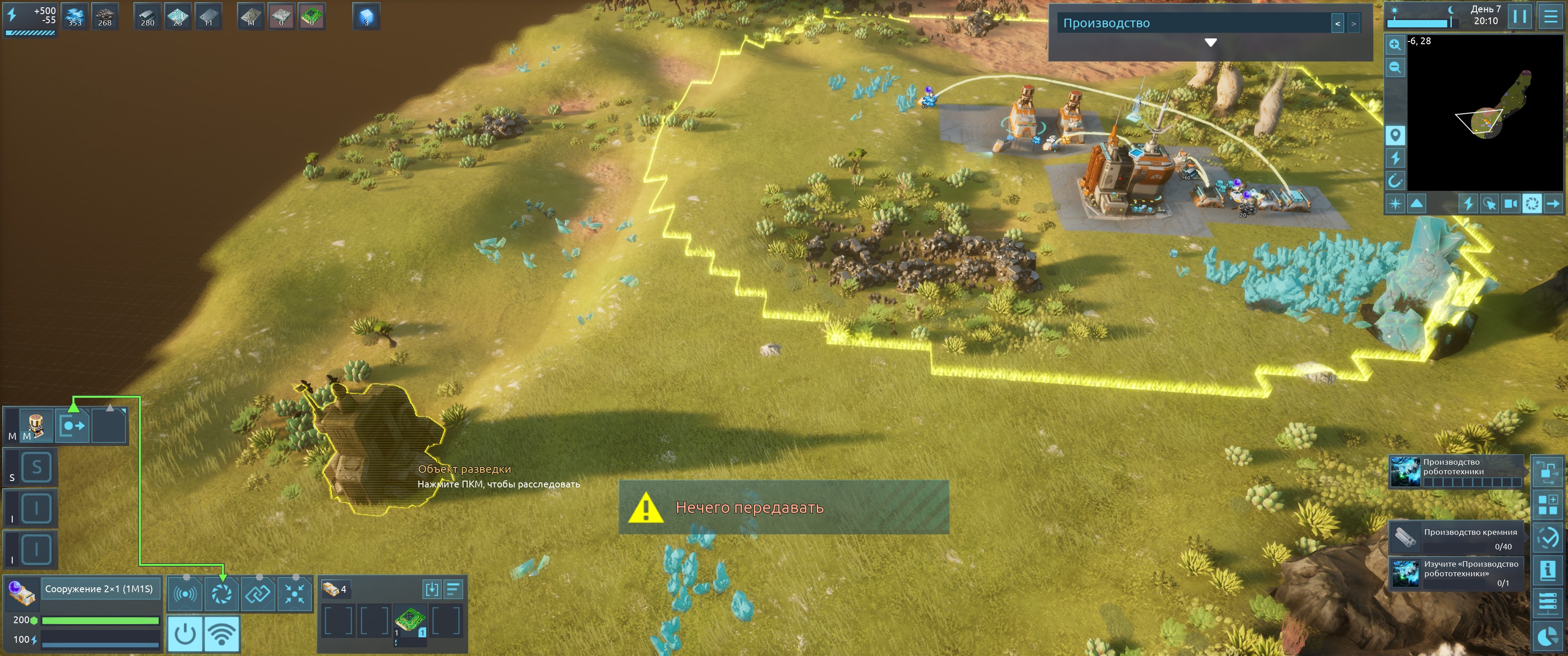Zoom out on the minimap
This screenshot has height=656, width=1568.
coord(1394,67)
